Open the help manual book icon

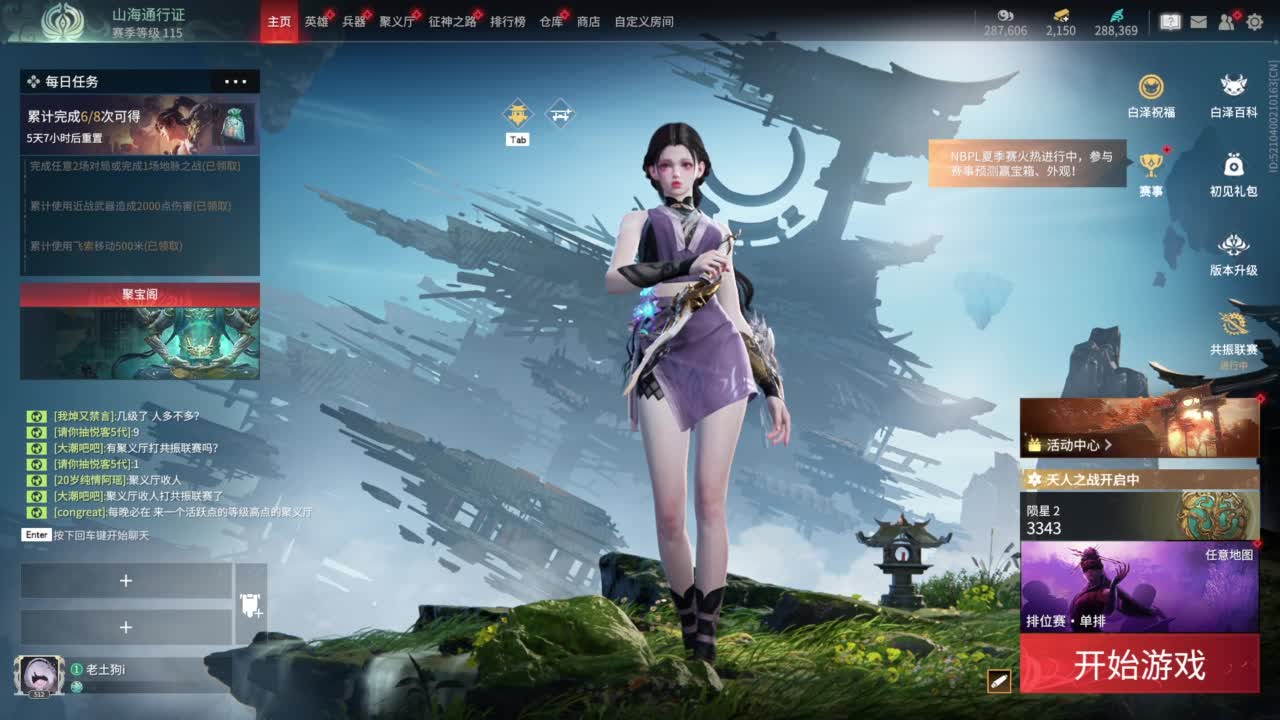(x=1170, y=21)
